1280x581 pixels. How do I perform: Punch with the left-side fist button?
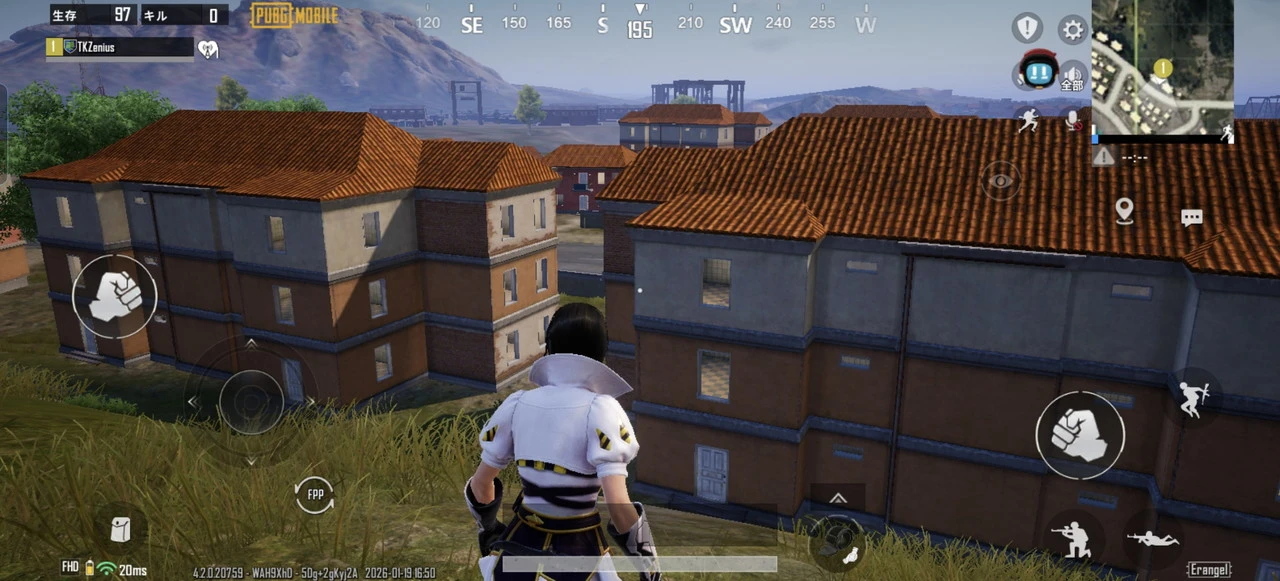(x=114, y=296)
